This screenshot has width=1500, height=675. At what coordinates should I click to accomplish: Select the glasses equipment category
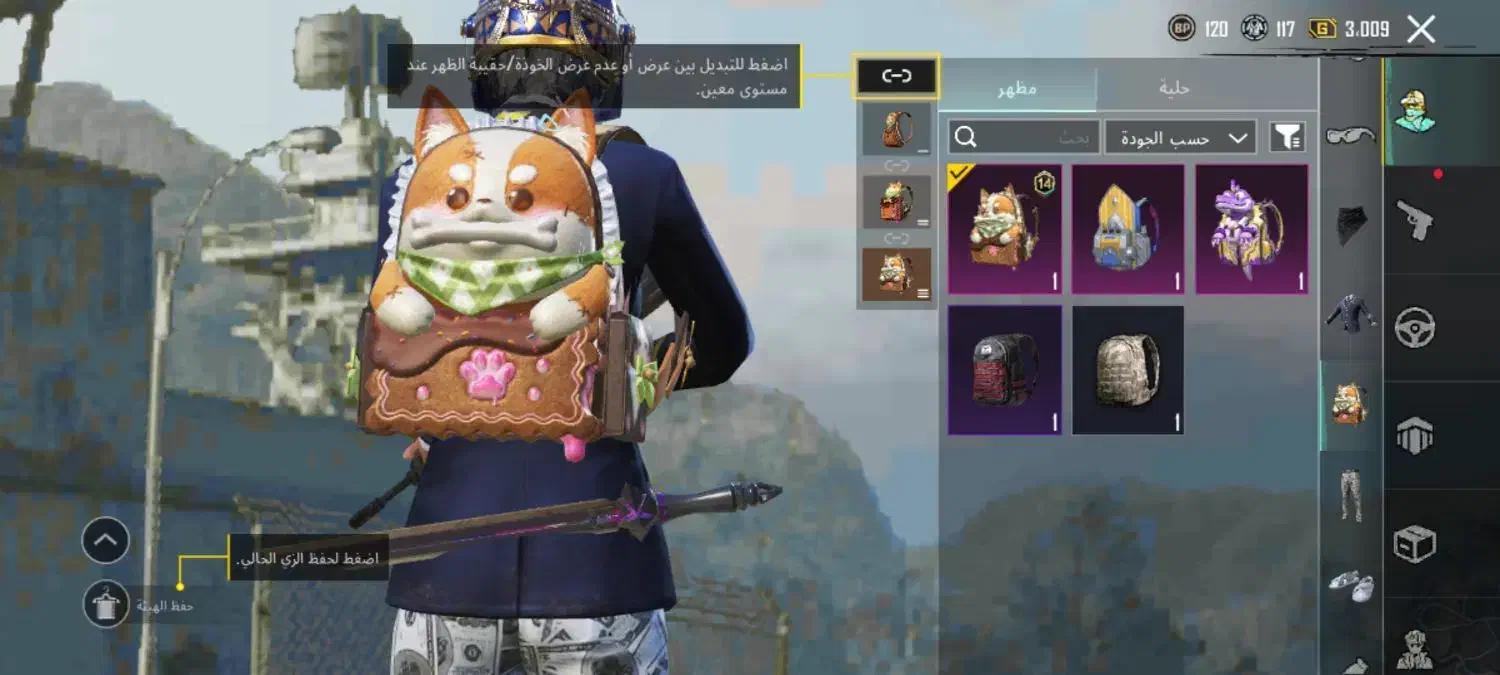tap(1351, 135)
